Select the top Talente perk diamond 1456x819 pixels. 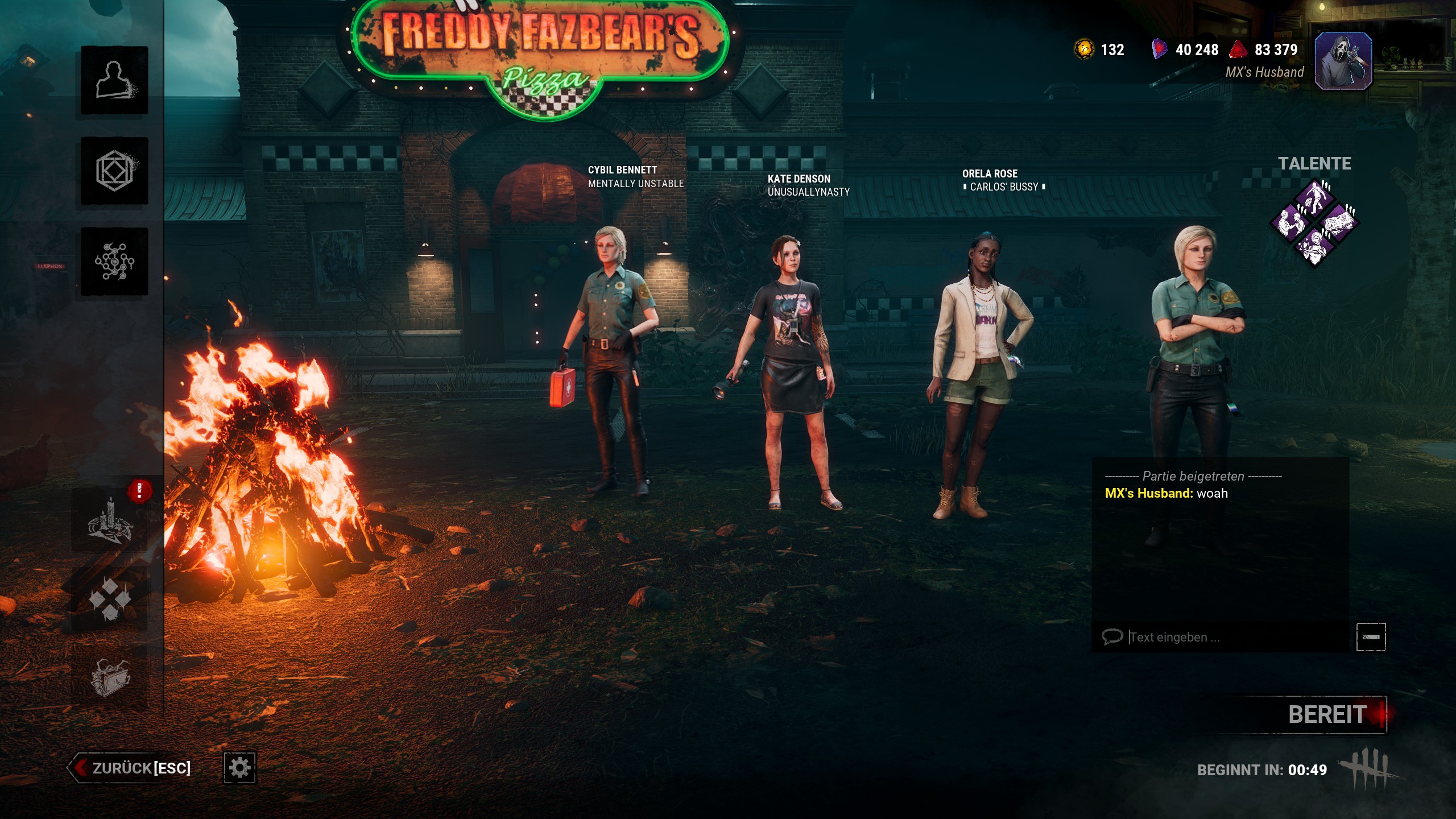1314,198
